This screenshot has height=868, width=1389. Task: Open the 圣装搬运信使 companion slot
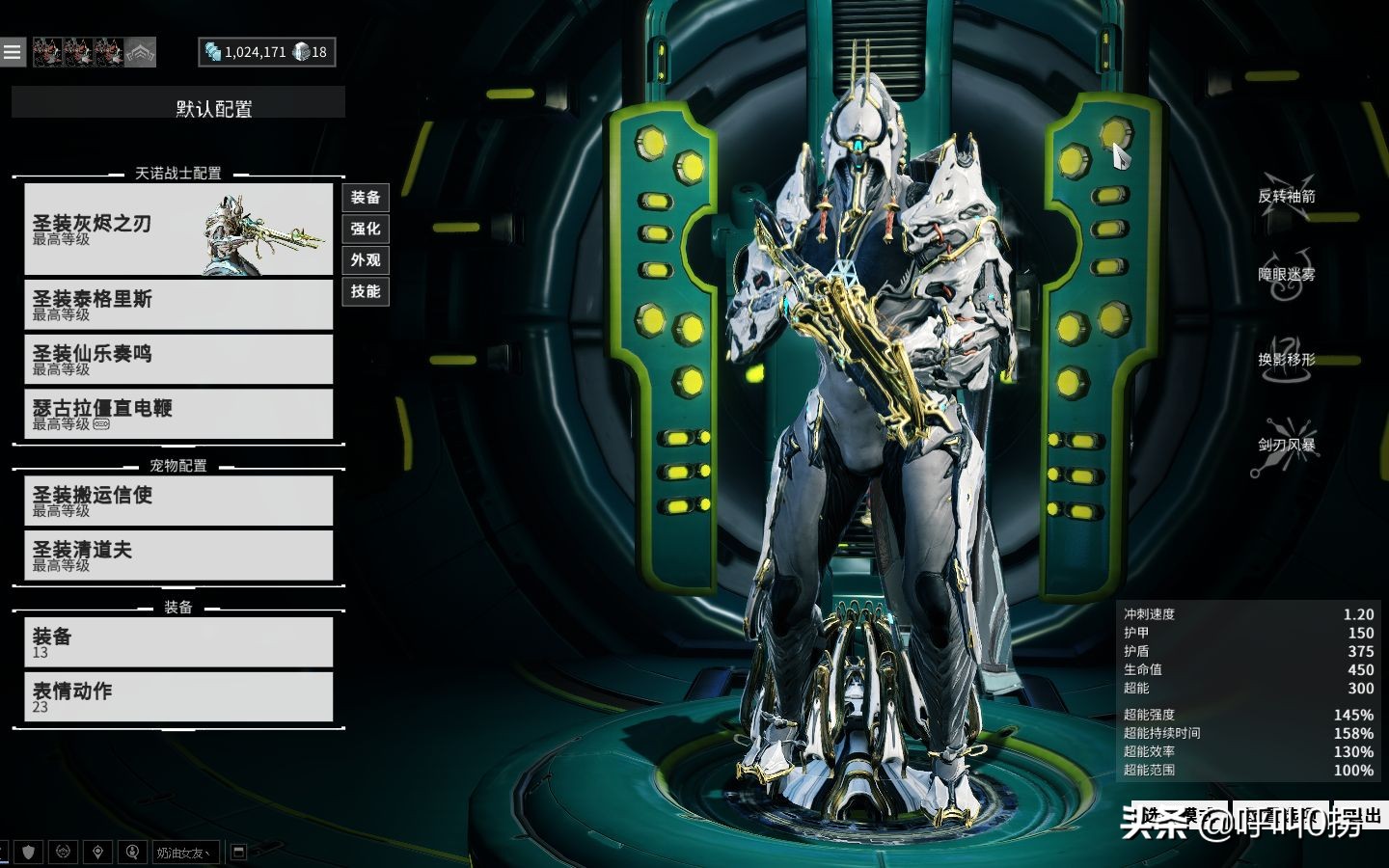click(178, 501)
